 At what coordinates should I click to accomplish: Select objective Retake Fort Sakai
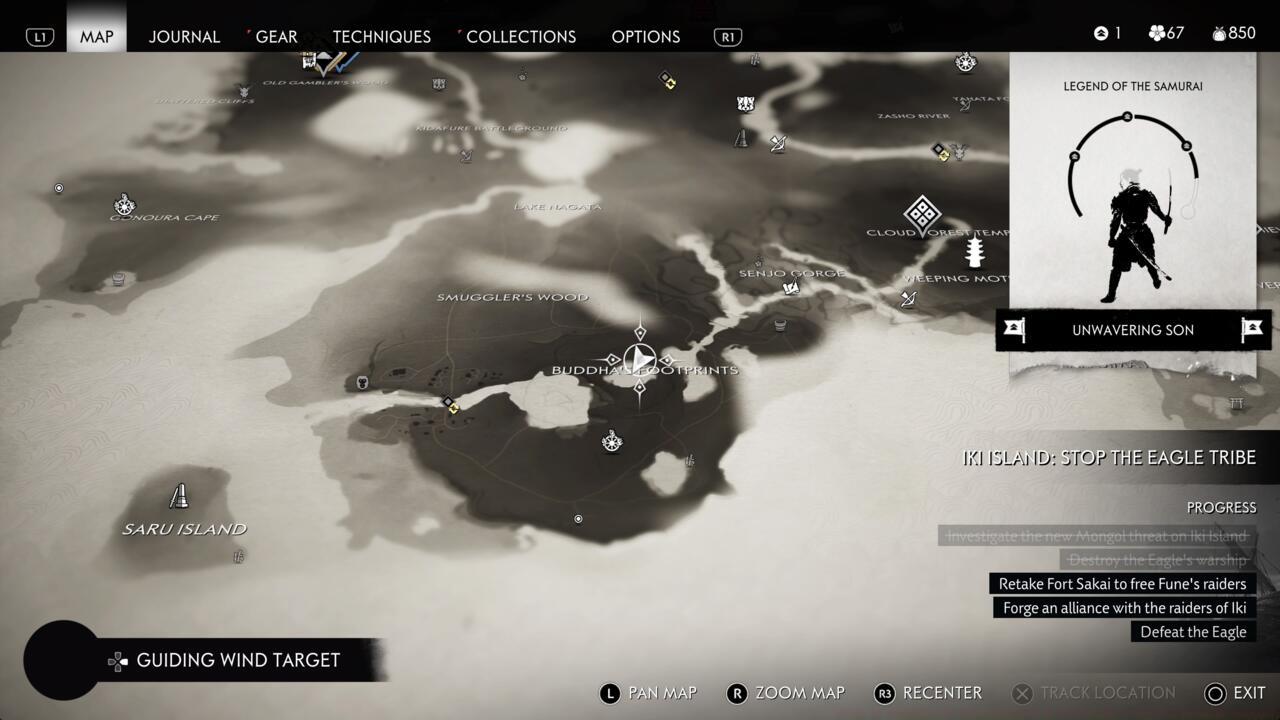1122,584
